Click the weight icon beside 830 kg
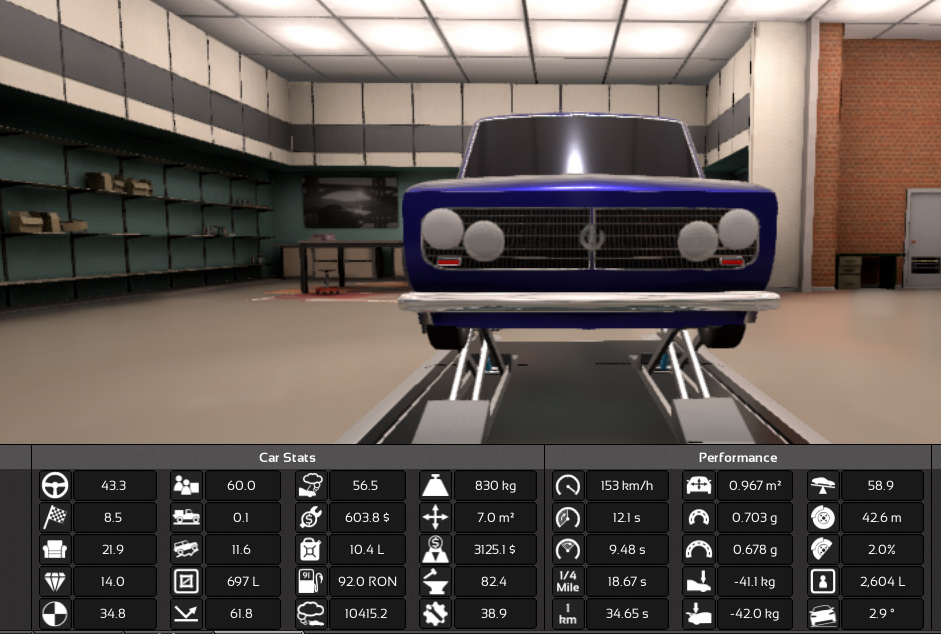The height and width of the screenshot is (634, 941). click(x=435, y=486)
